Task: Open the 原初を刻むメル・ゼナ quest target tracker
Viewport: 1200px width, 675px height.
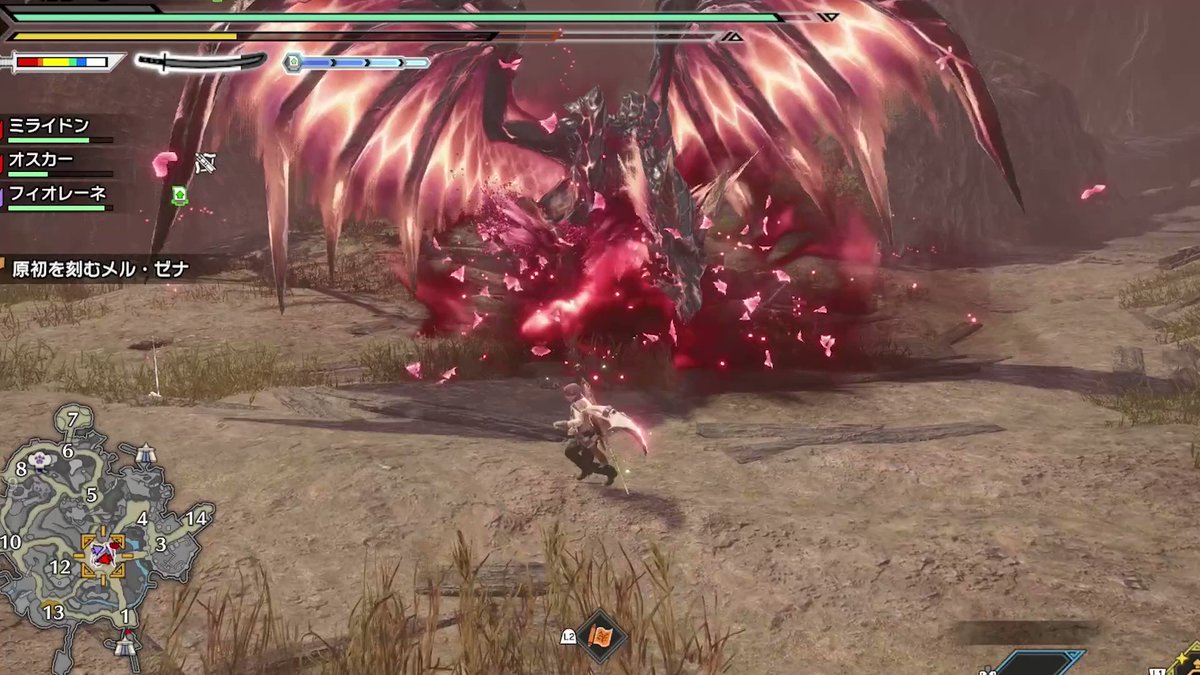Action: 100,268
